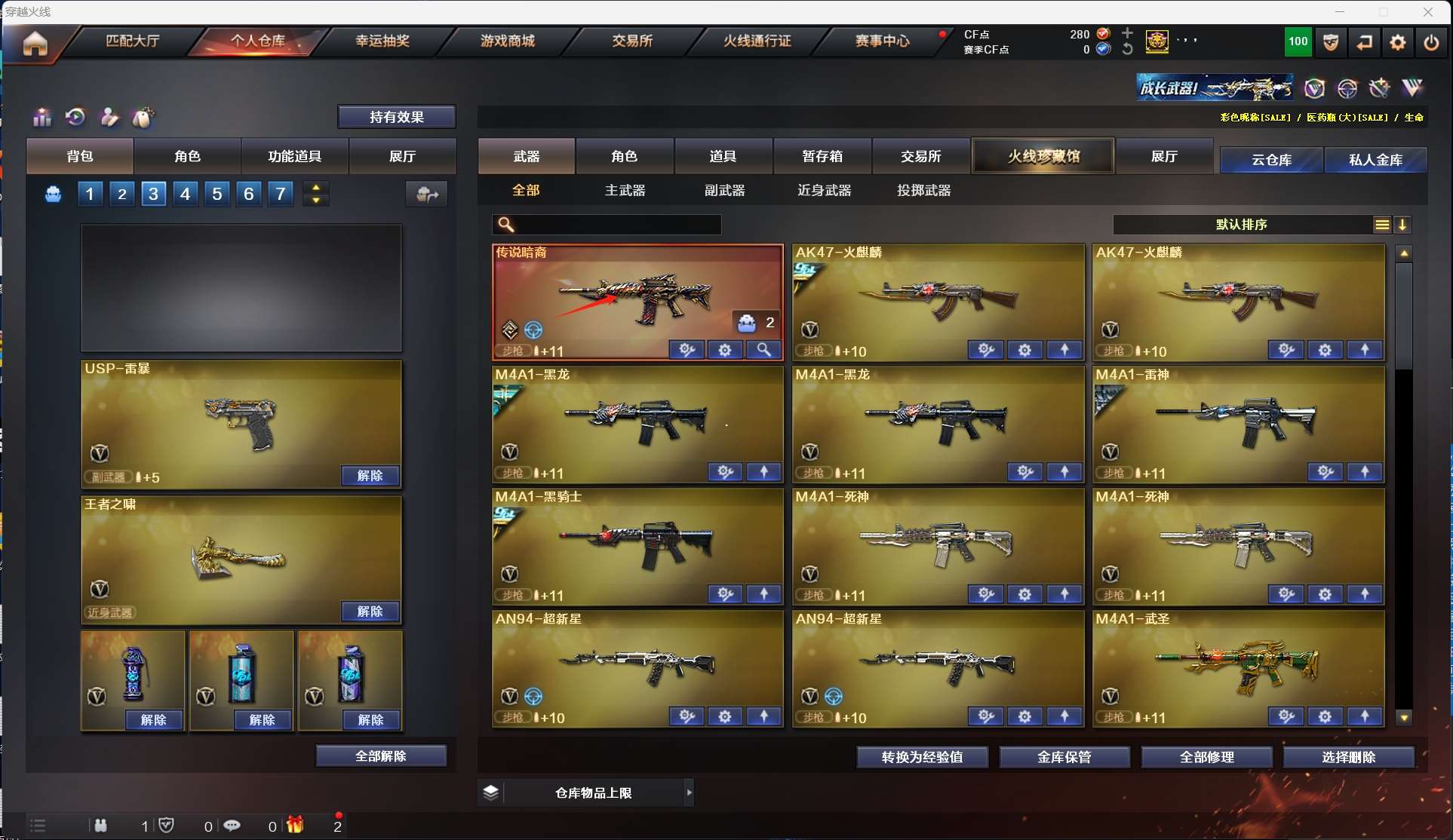The image size is (1453, 840).
Task: Select backpack page 5
Action: coord(217,194)
